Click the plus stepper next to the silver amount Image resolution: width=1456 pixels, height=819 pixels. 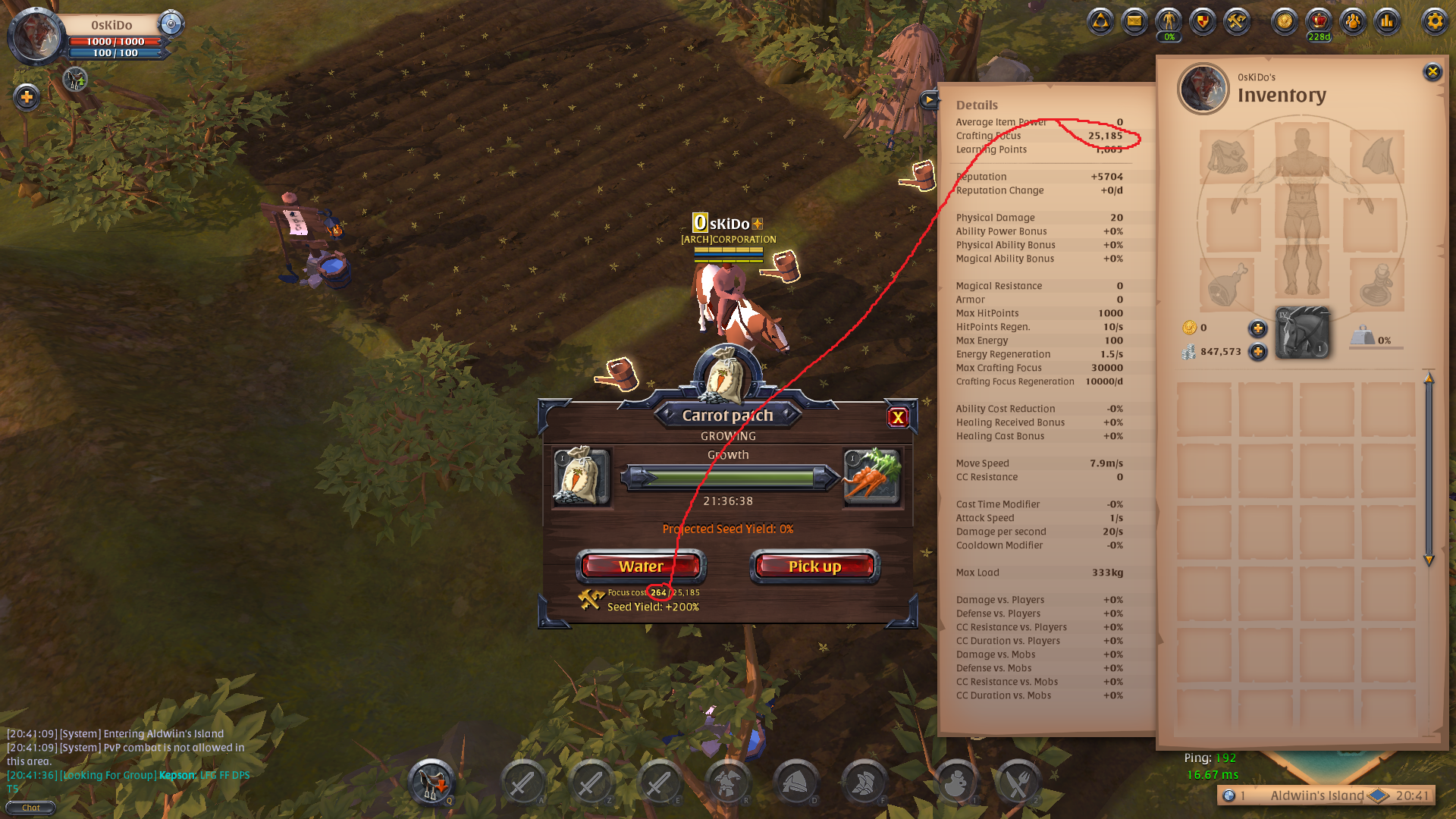tap(1257, 352)
